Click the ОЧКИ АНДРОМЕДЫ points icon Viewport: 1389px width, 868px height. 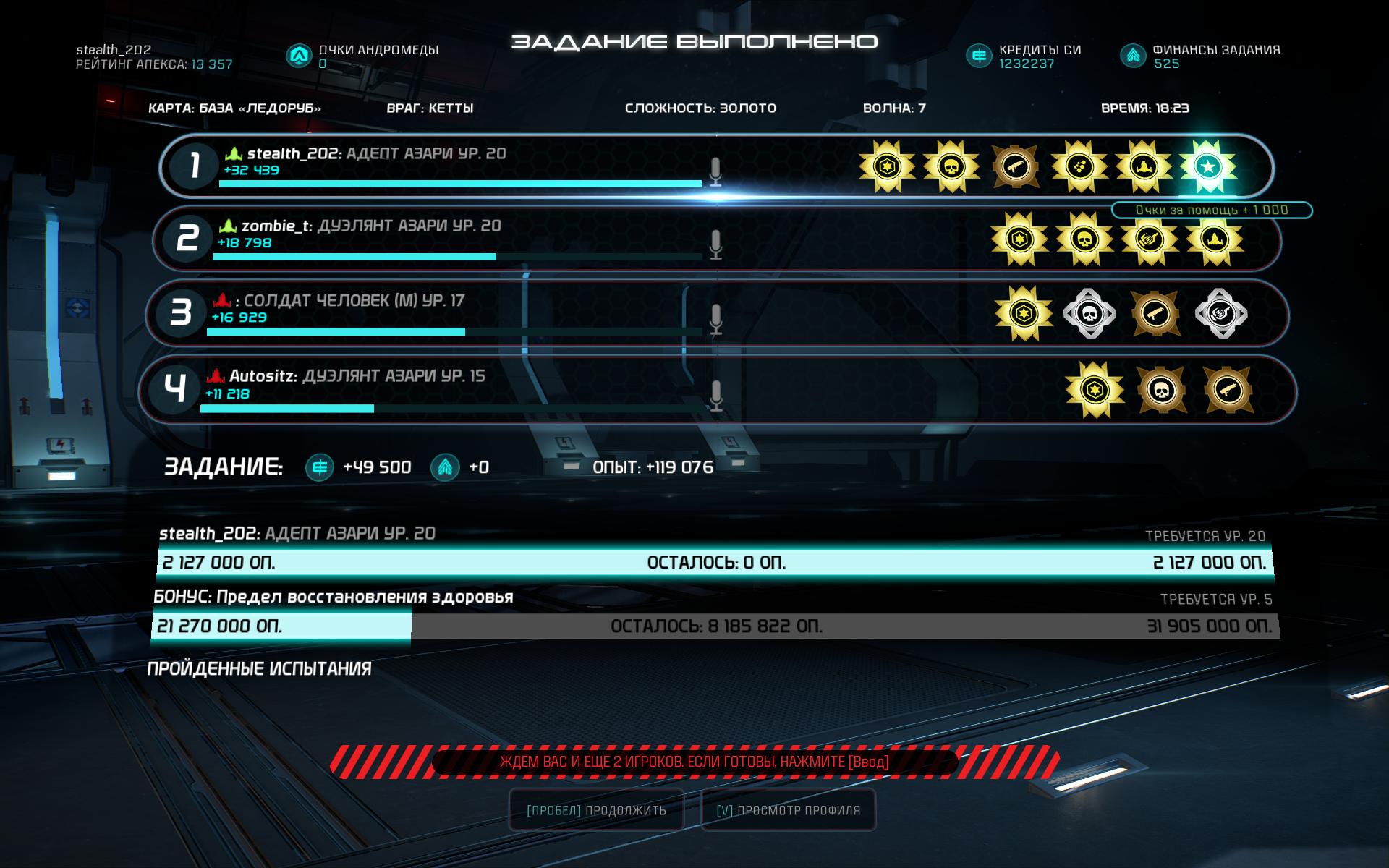tap(298, 56)
